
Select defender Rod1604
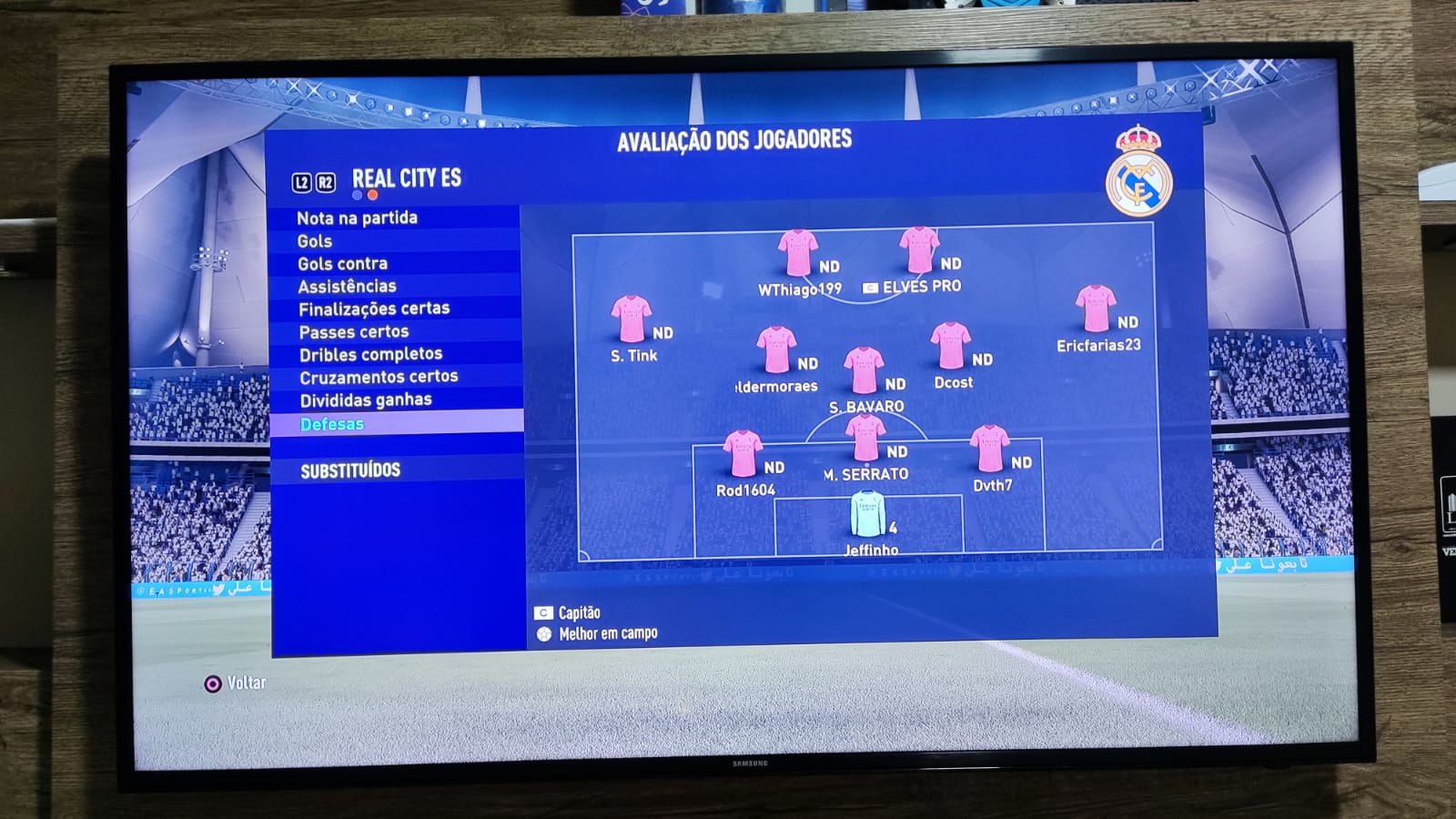click(743, 453)
